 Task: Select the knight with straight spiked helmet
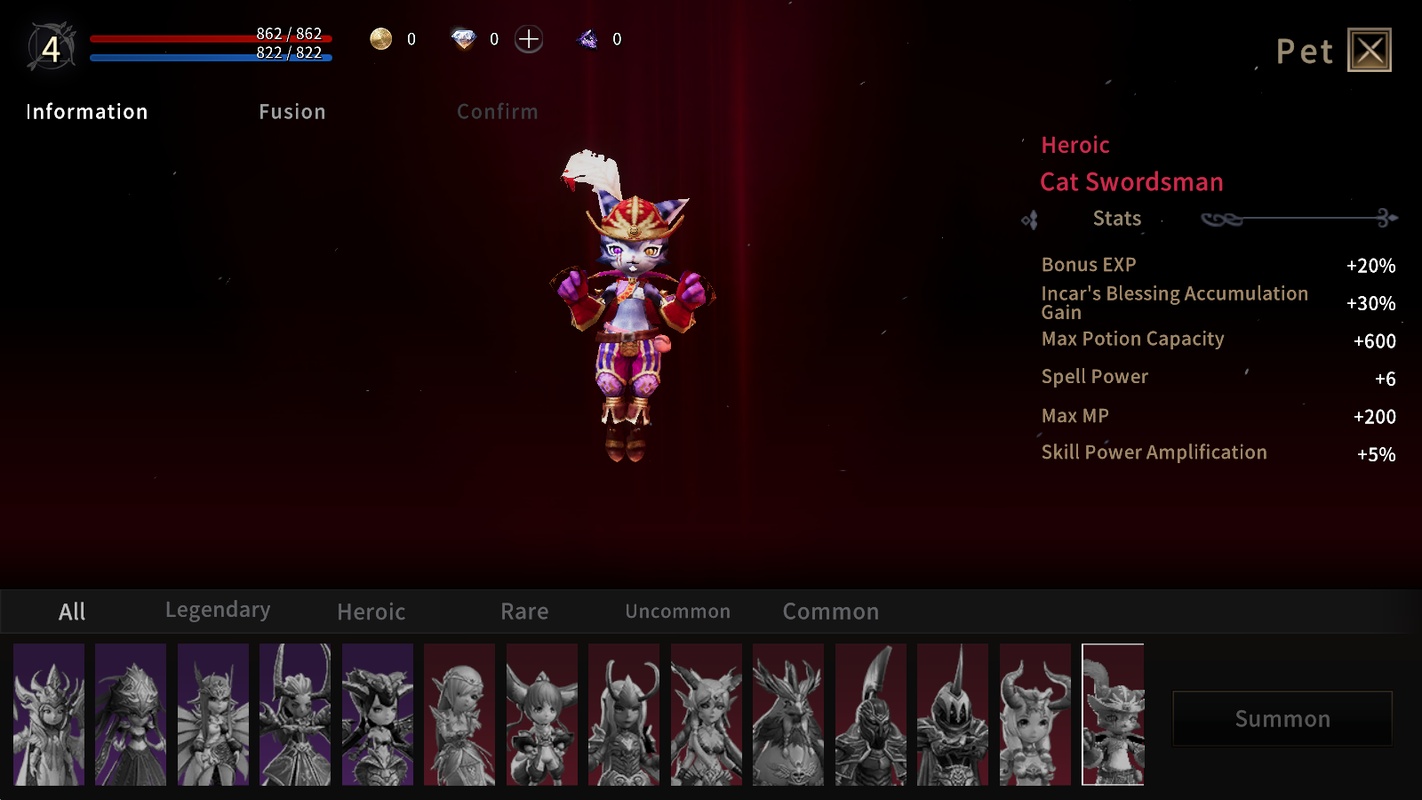click(x=952, y=714)
